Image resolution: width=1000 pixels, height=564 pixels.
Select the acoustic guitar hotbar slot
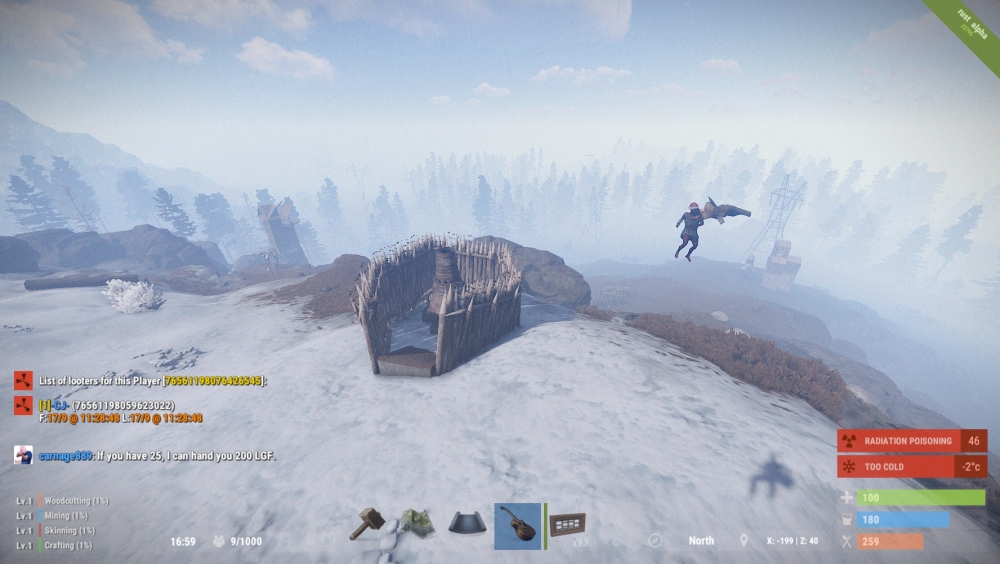click(517, 525)
